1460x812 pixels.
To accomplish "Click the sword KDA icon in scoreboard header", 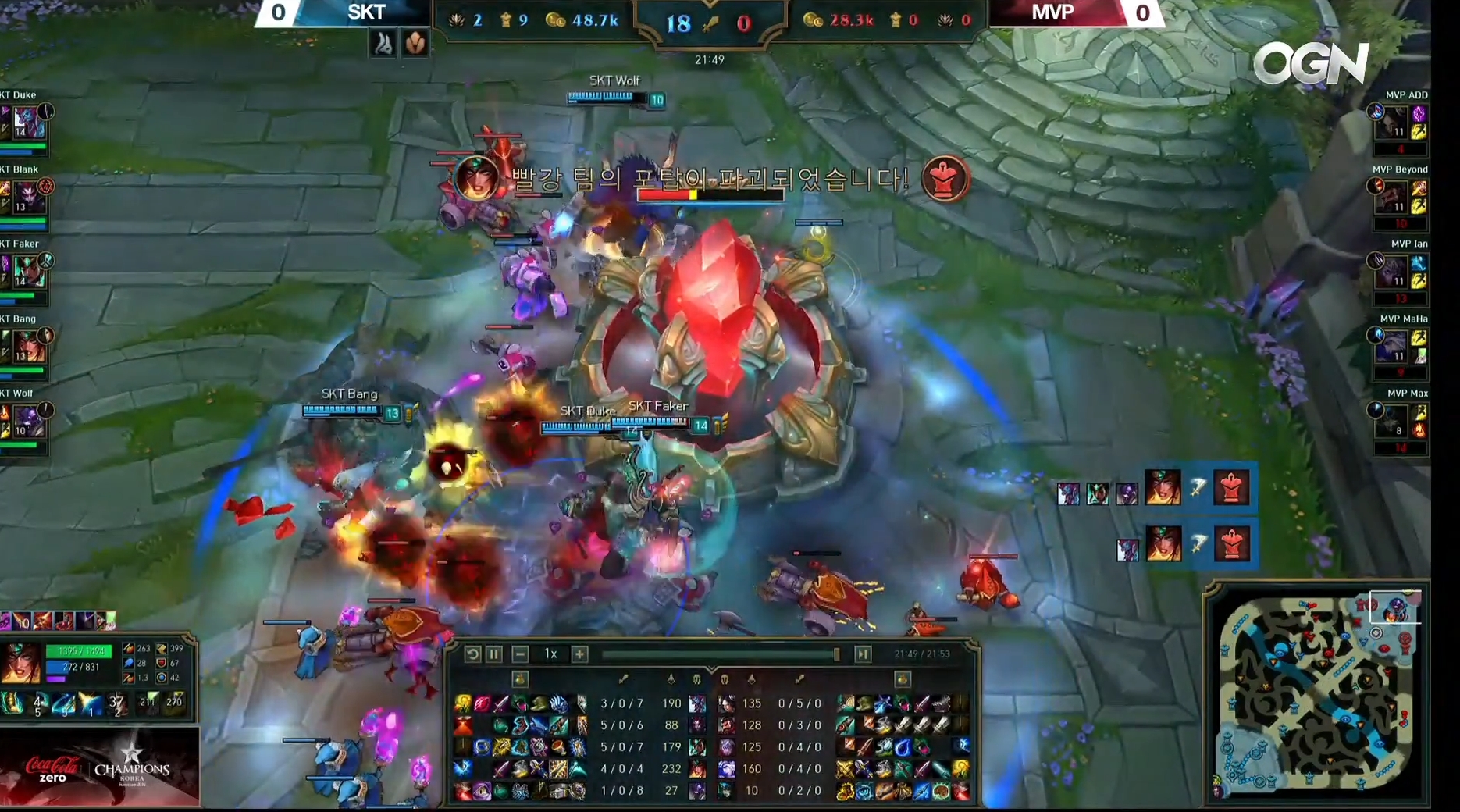I will pyautogui.click(x=710, y=22).
